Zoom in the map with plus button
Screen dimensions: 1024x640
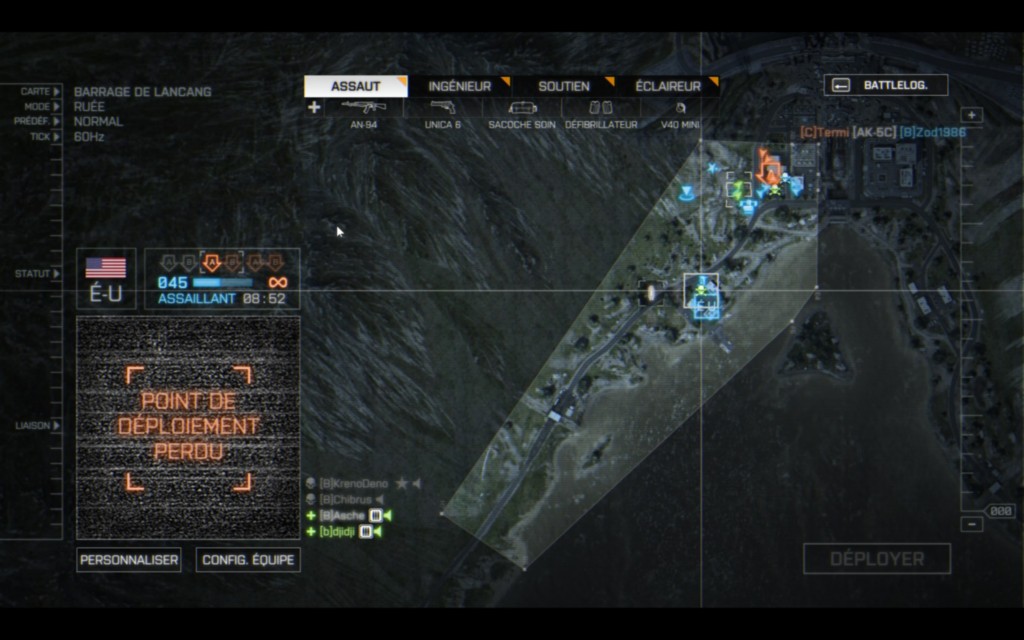coord(972,115)
